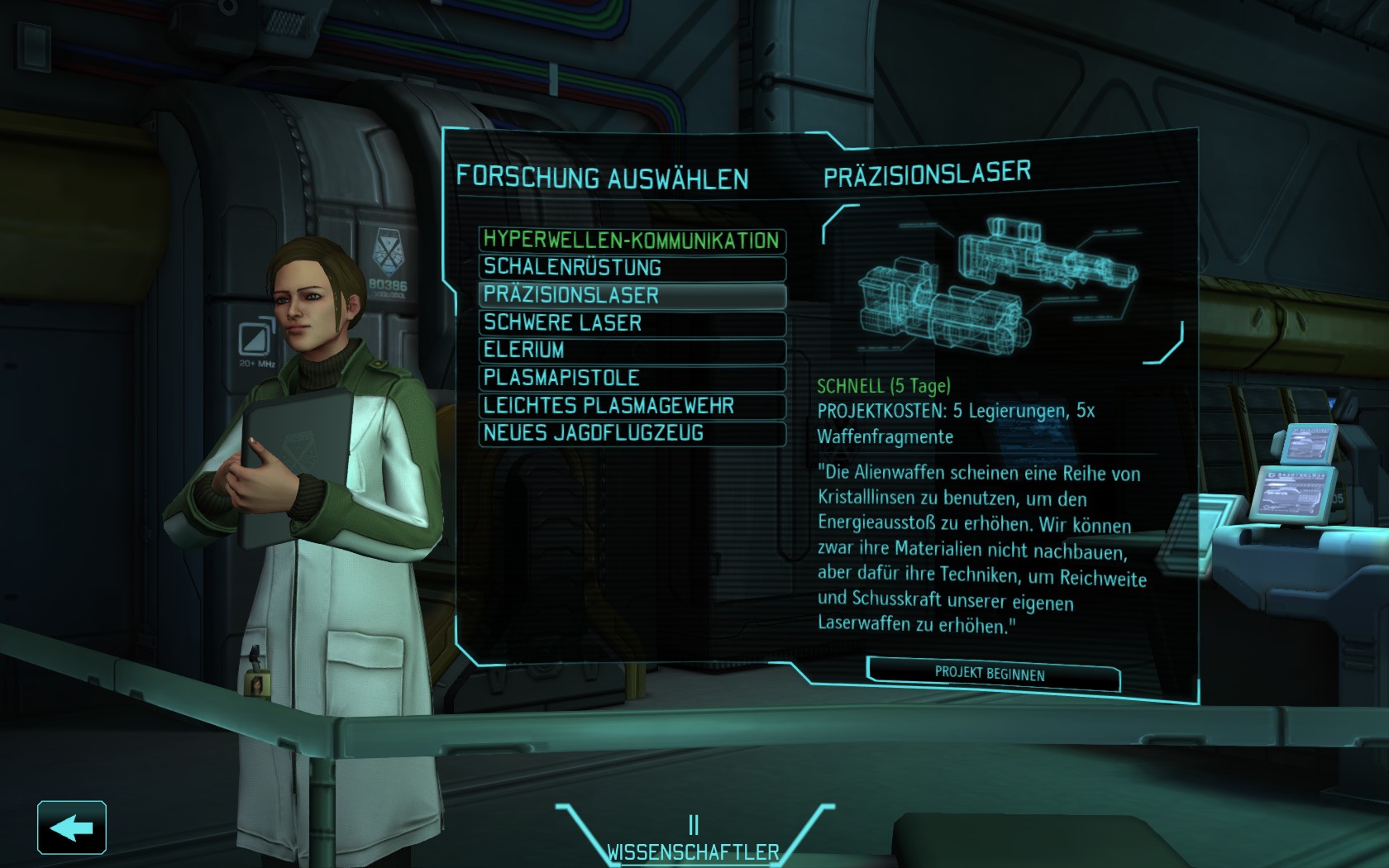Pick the Schwere Laser research entry
The width and height of the screenshot is (1389, 868).
click(x=632, y=323)
